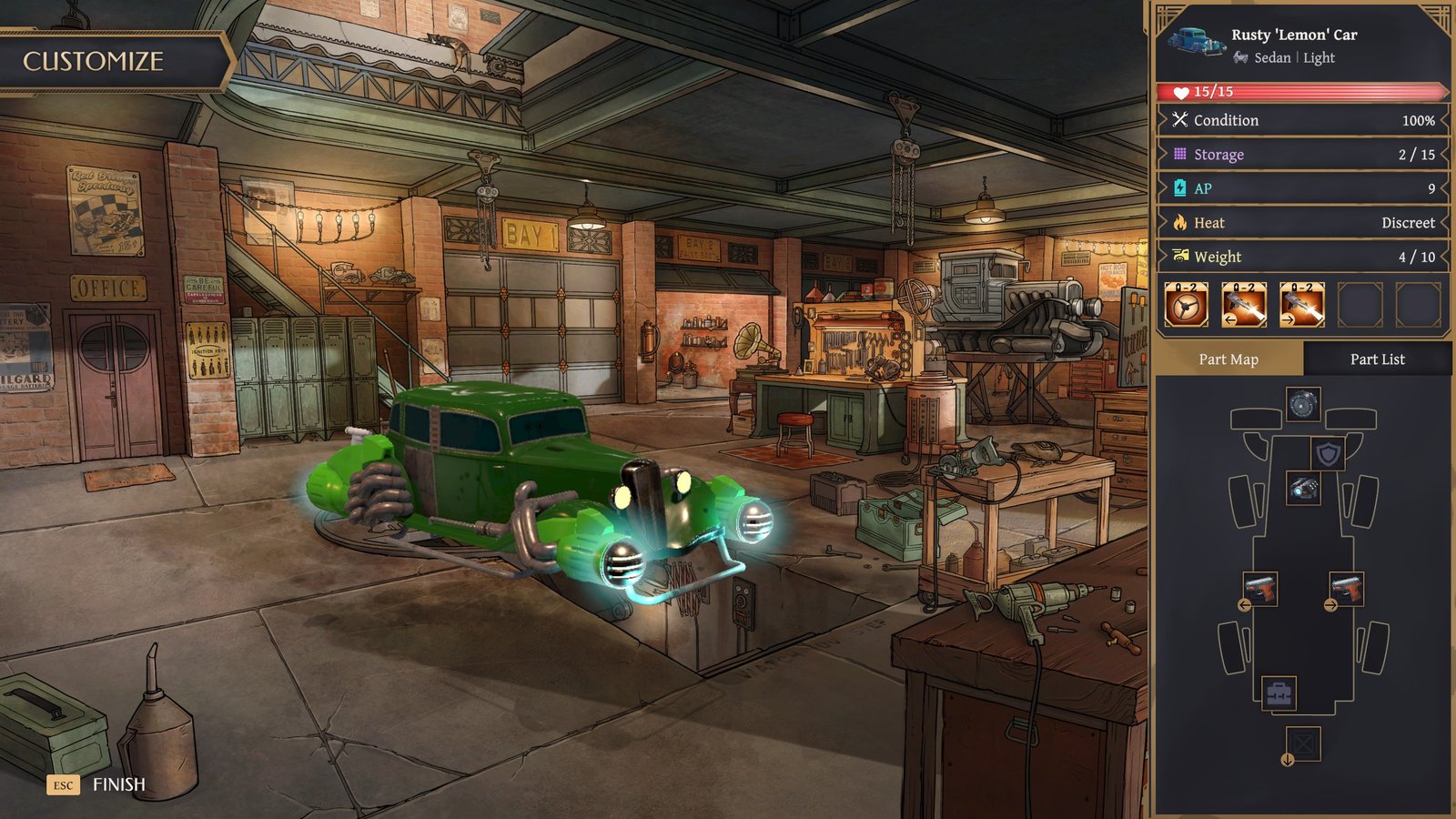Select the AP stat row

pos(1303,188)
